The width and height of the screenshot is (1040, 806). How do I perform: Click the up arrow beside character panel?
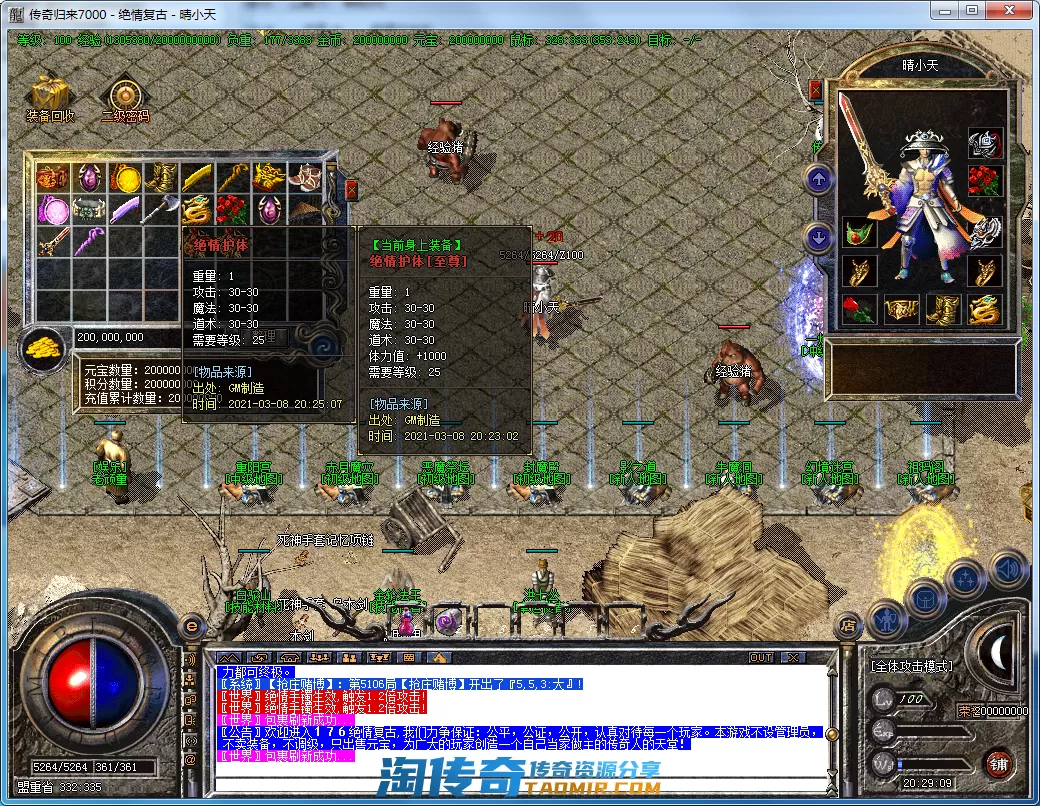click(819, 180)
